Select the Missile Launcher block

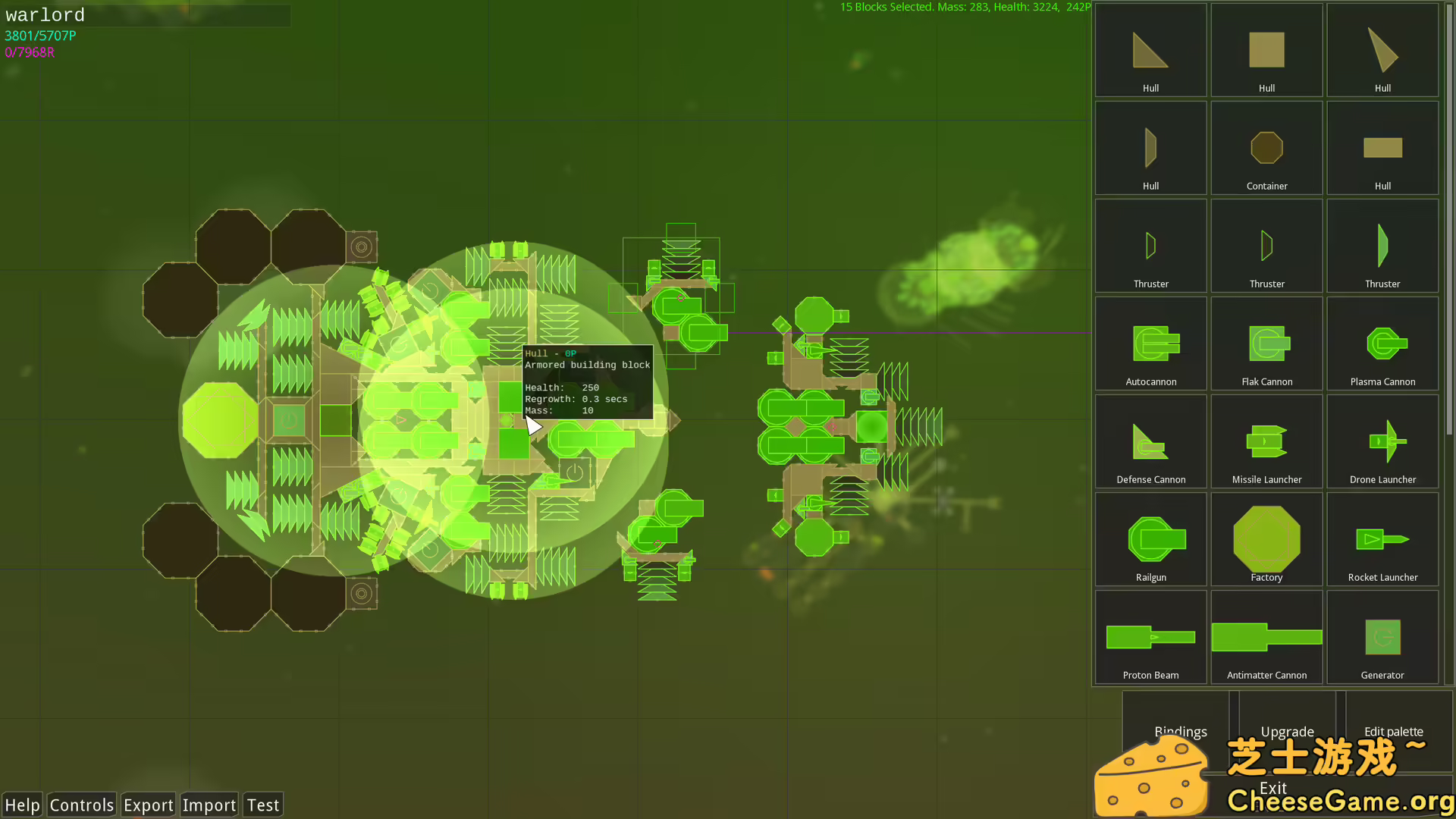1266,441
